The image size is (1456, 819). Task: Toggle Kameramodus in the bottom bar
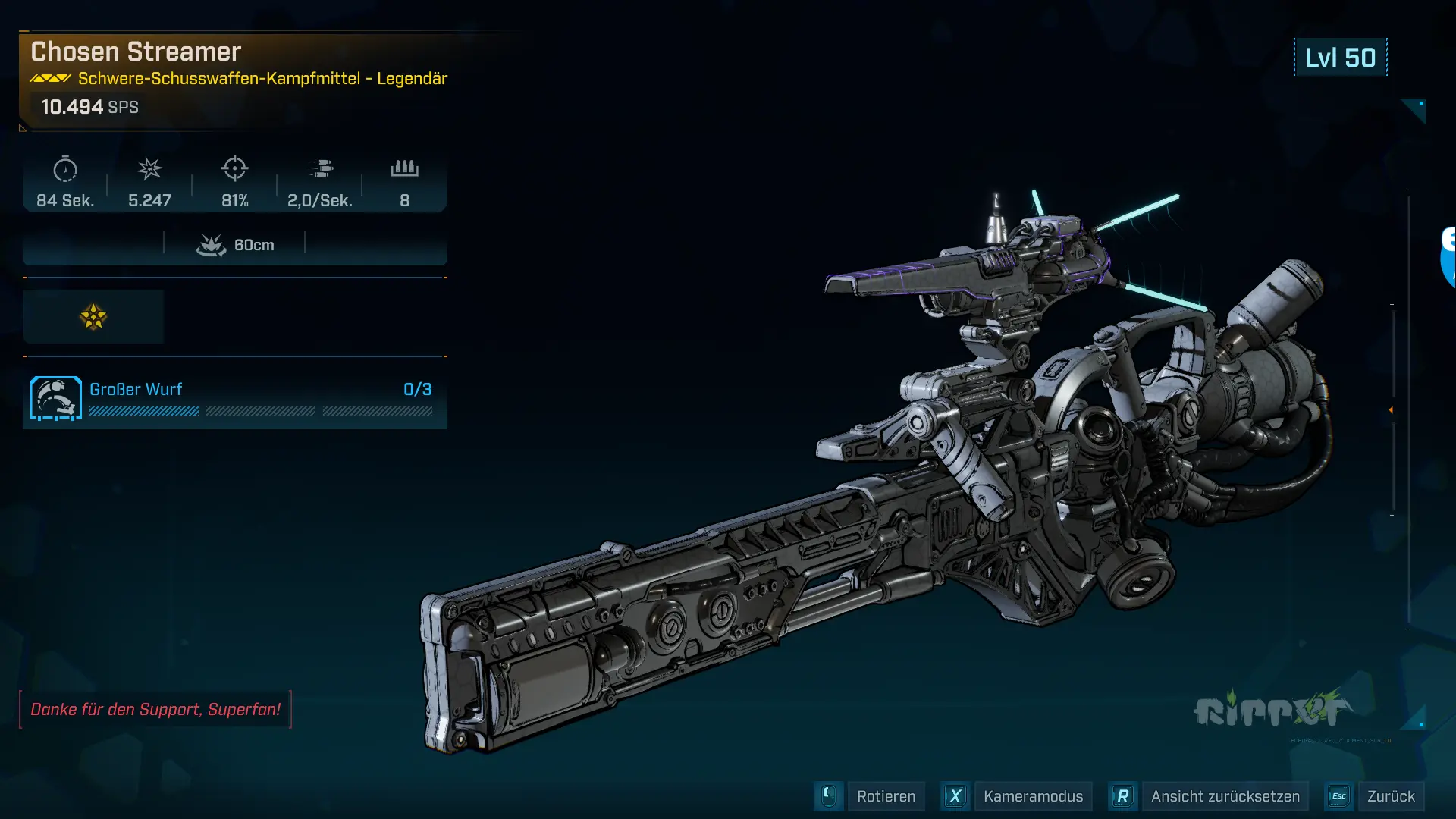(1032, 796)
